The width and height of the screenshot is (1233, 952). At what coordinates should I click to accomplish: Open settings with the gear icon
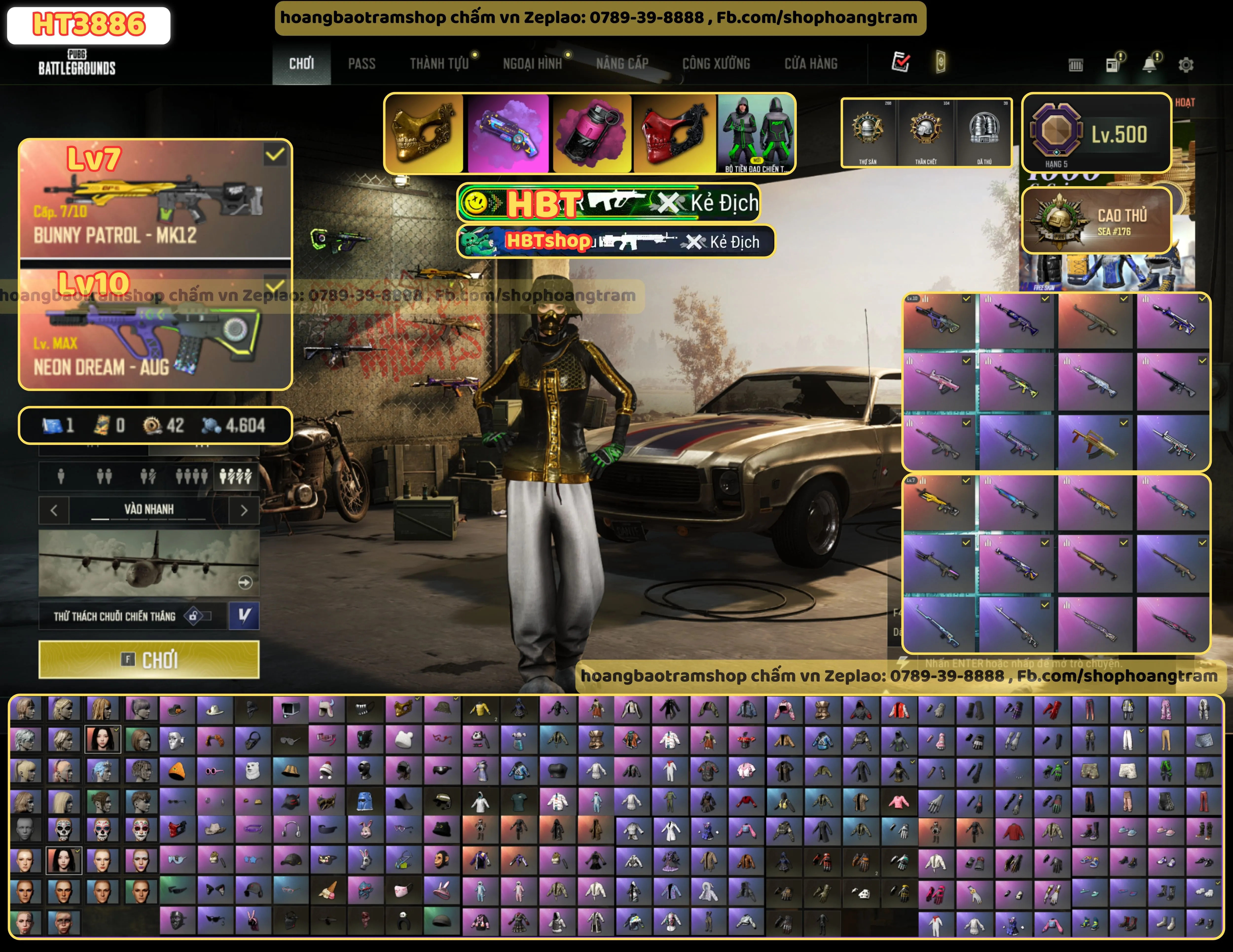click(1186, 65)
